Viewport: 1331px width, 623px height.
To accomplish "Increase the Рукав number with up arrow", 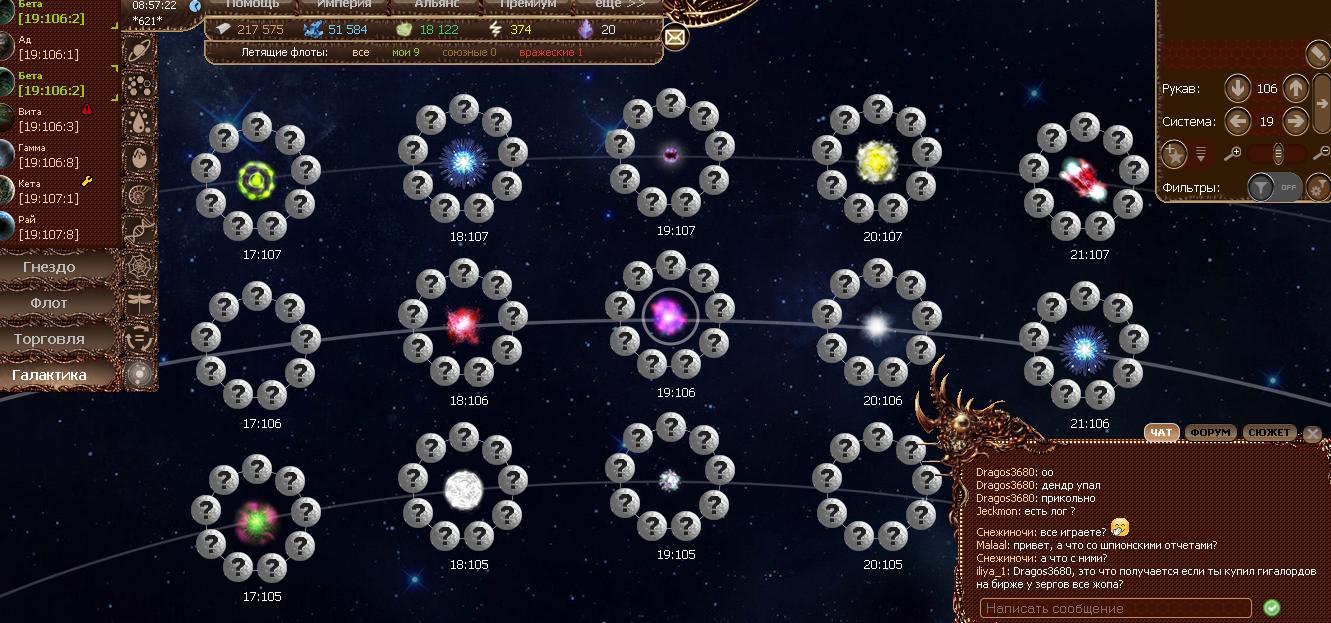I will point(1296,88).
